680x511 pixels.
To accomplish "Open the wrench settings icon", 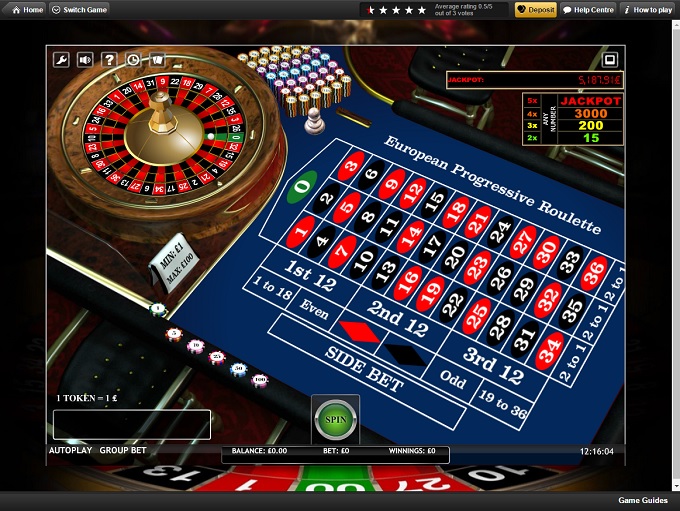I will coord(61,60).
